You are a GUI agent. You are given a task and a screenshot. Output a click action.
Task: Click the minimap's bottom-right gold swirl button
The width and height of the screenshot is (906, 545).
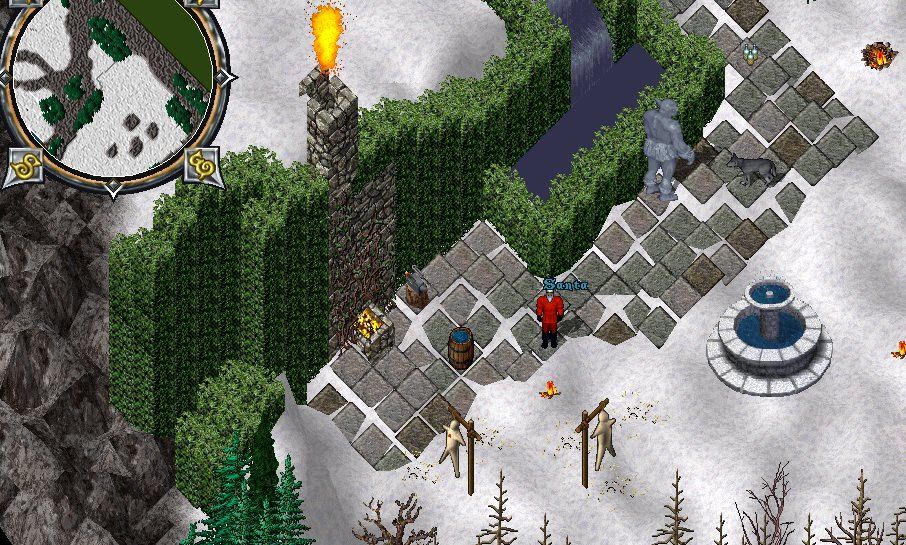click(x=202, y=163)
